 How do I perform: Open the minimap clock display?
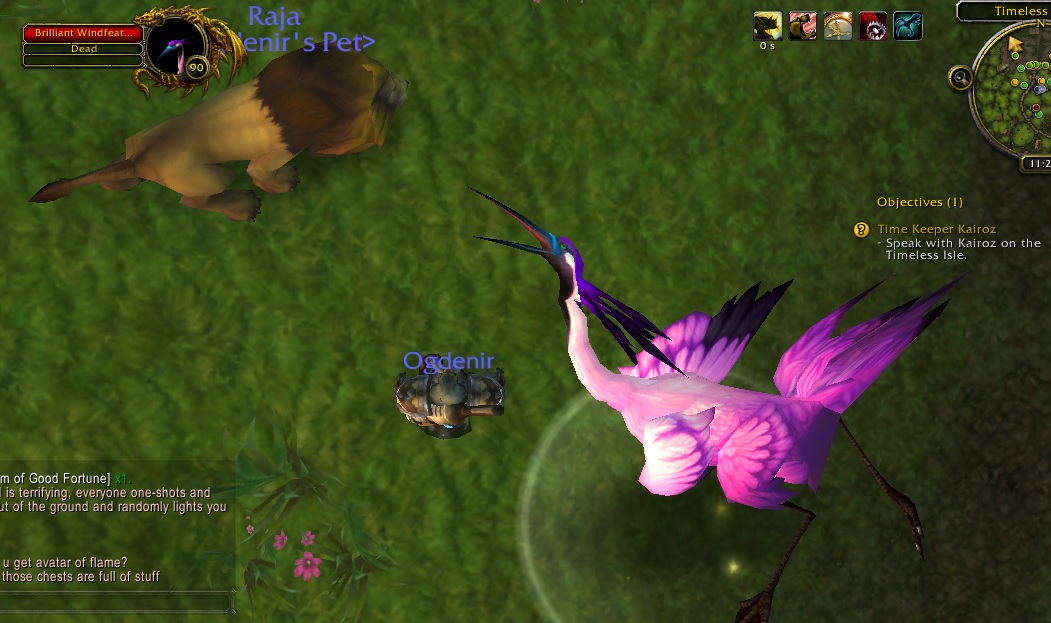(x=1036, y=163)
